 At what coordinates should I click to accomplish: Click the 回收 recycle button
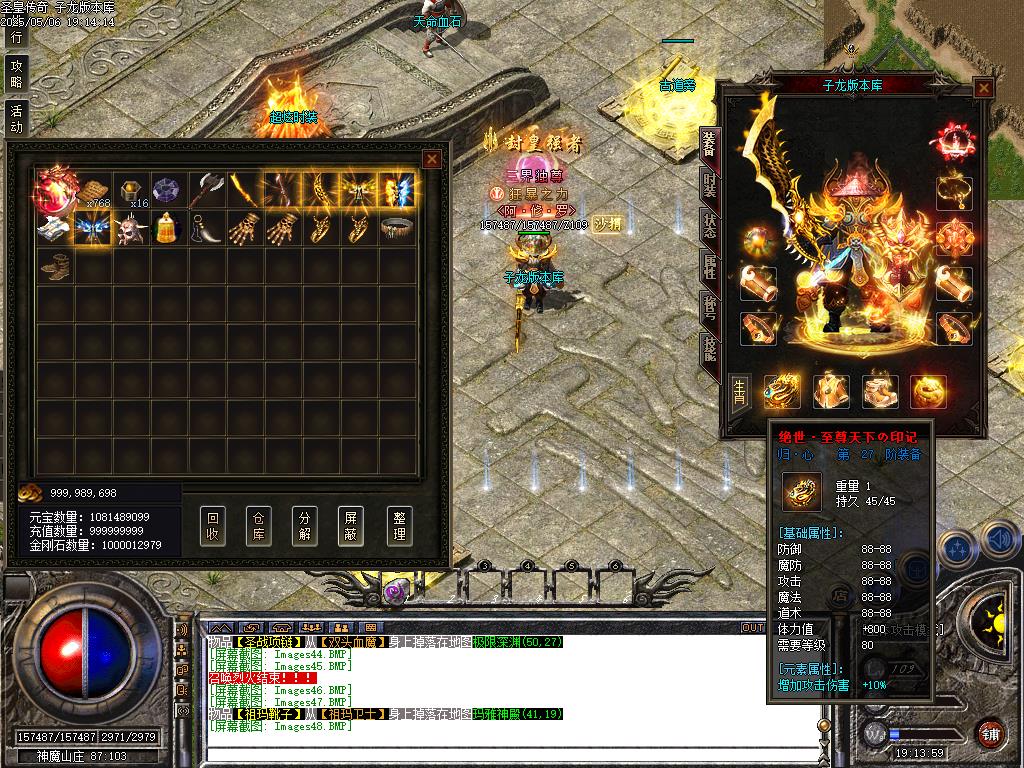click(213, 525)
